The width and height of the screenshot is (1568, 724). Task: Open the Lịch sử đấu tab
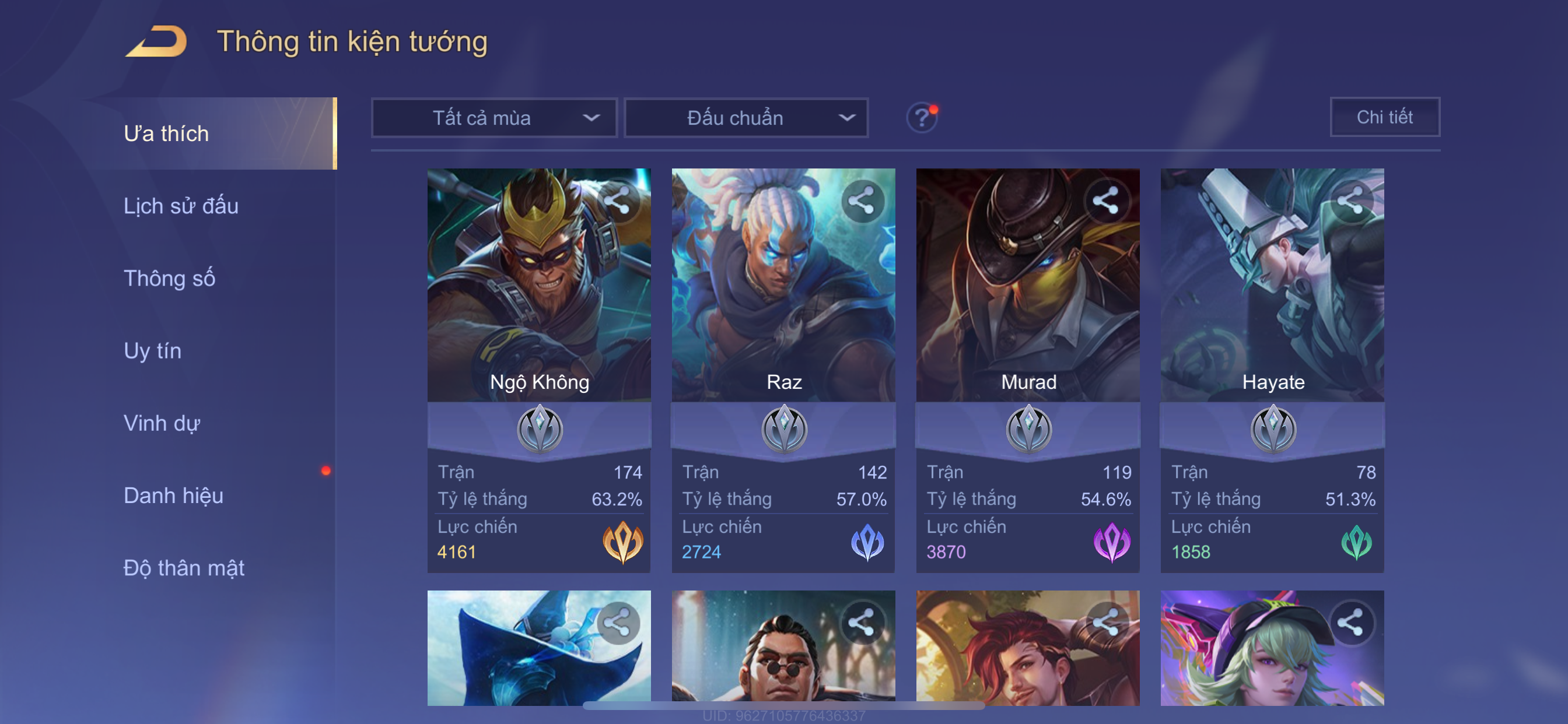point(181,206)
